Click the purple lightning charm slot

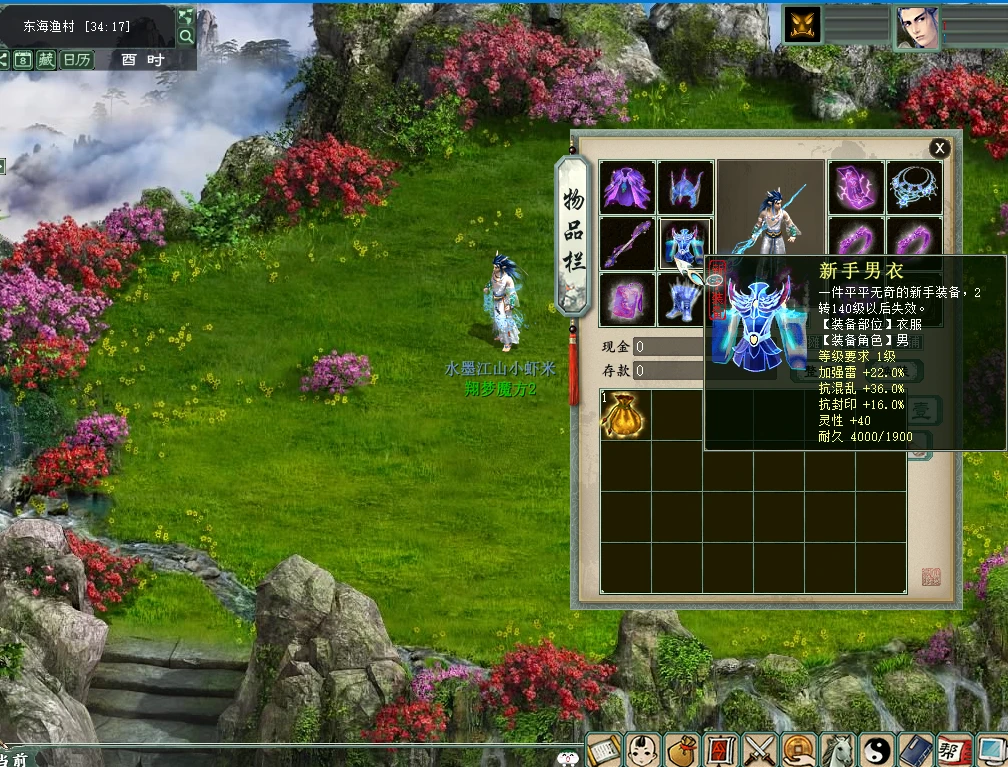pyautogui.click(x=856, y=187)
